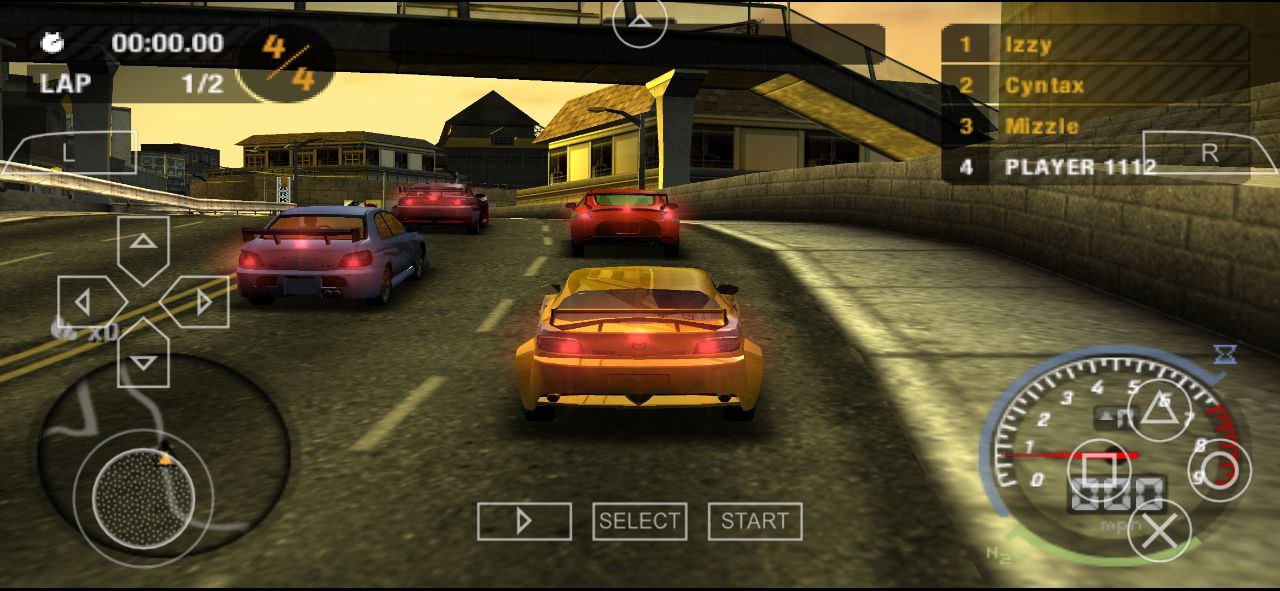Image resolution: width=1280 pixels, height=591 pixels.
Task: Tap the cross face button
Action: point(1159,529)
